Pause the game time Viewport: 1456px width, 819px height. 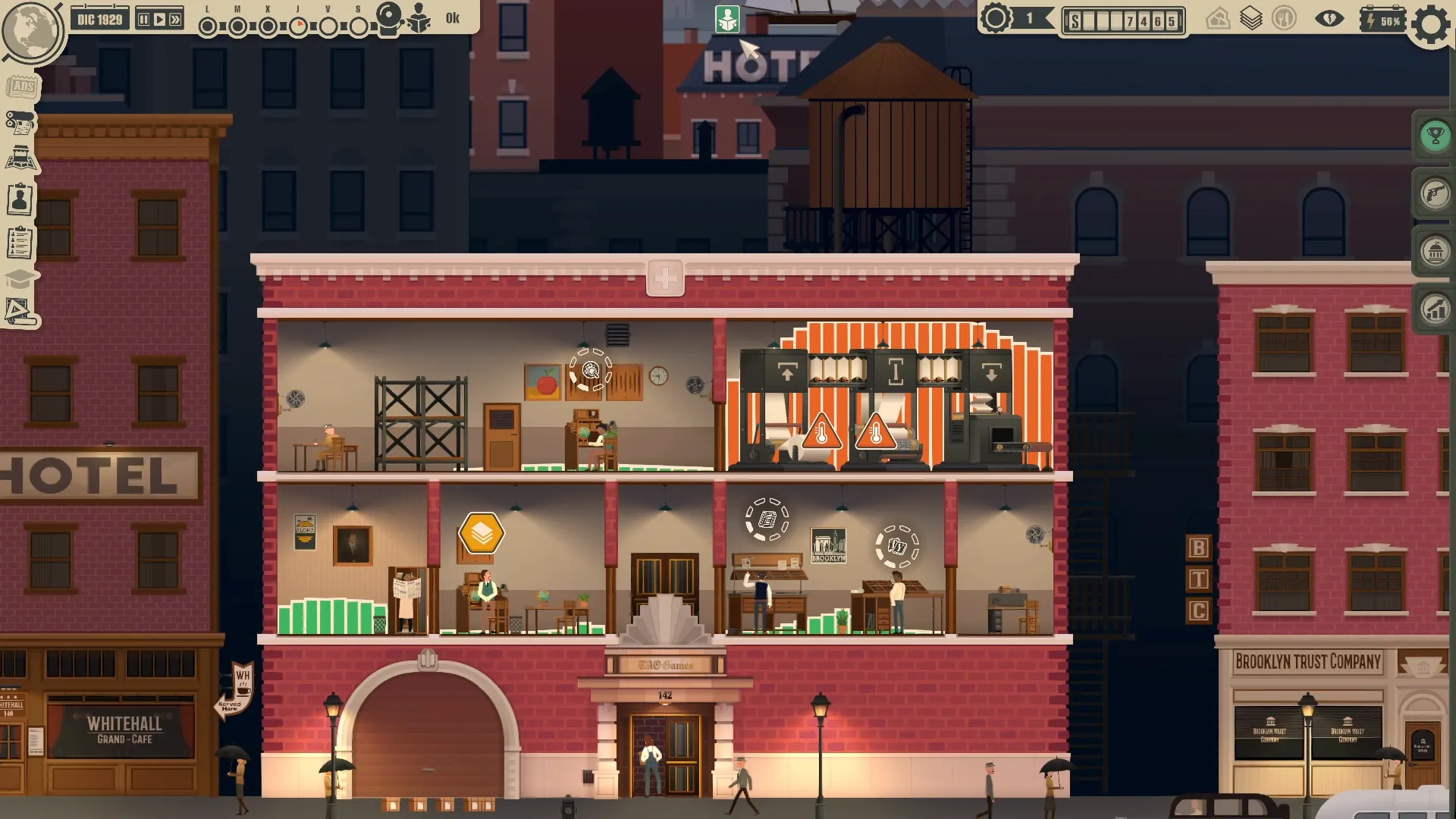[x=144, y=20]
